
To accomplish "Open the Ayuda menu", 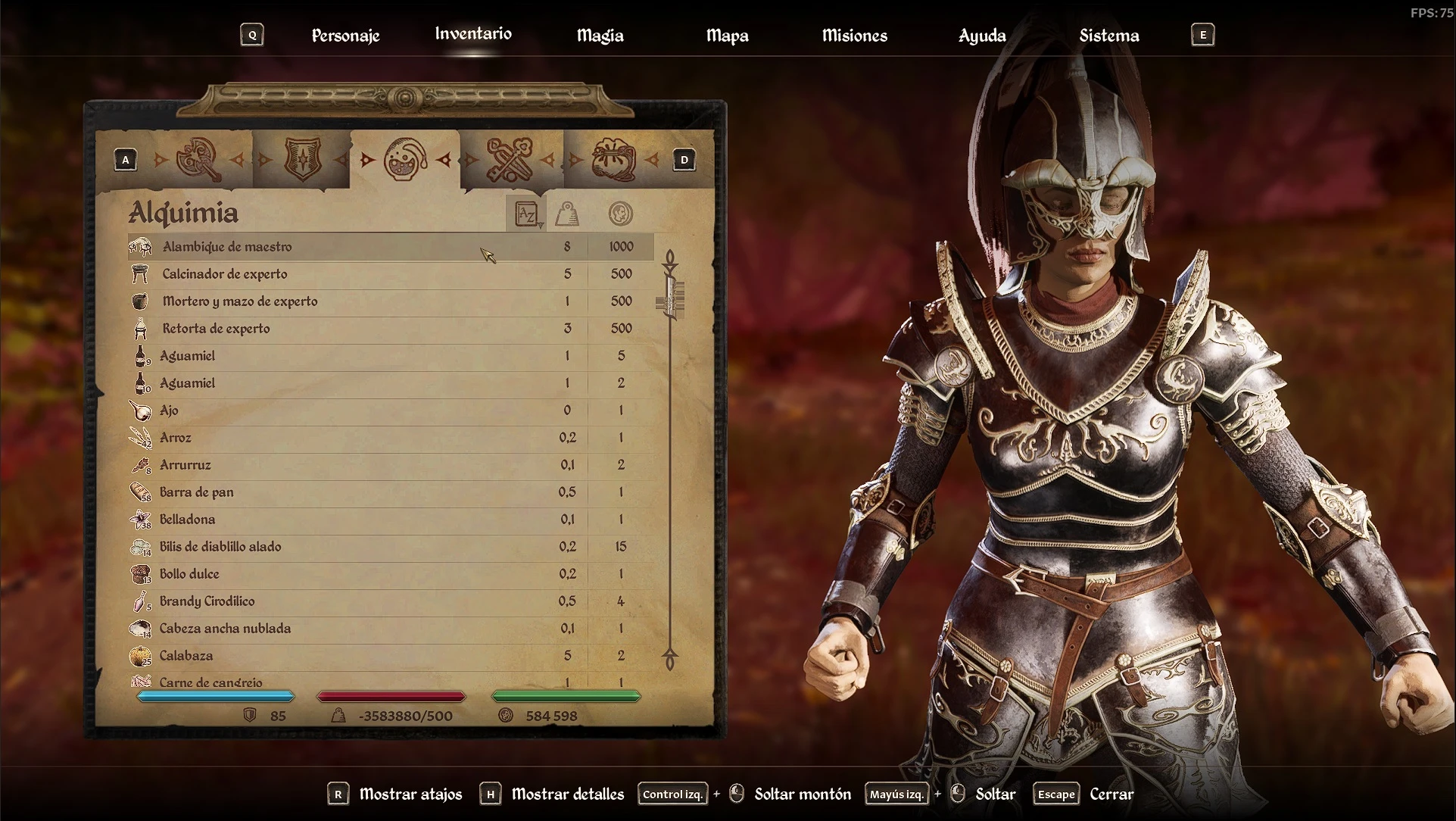I will pyautogui.click(x=982, y=36).
